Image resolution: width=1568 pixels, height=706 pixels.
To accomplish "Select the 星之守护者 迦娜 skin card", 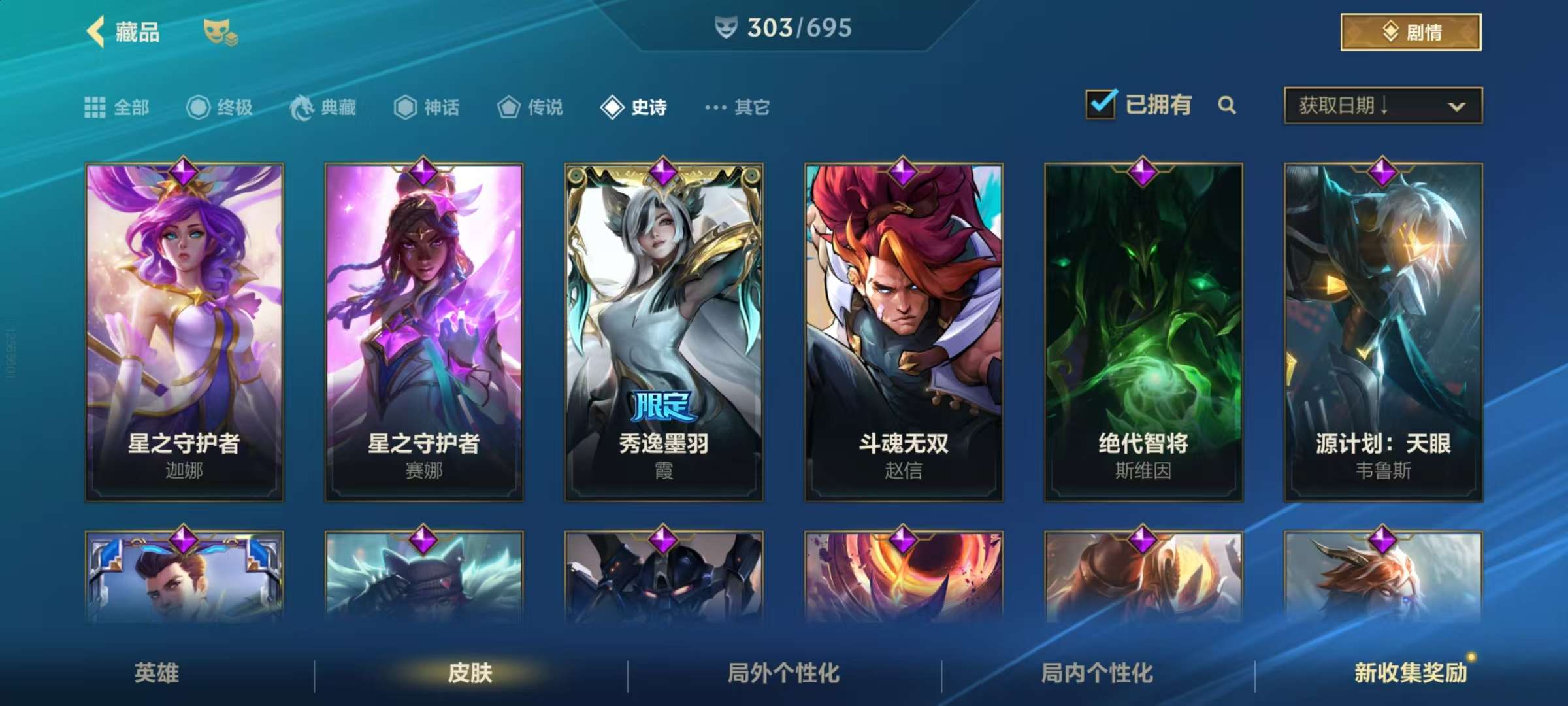I will click(184, 332).
